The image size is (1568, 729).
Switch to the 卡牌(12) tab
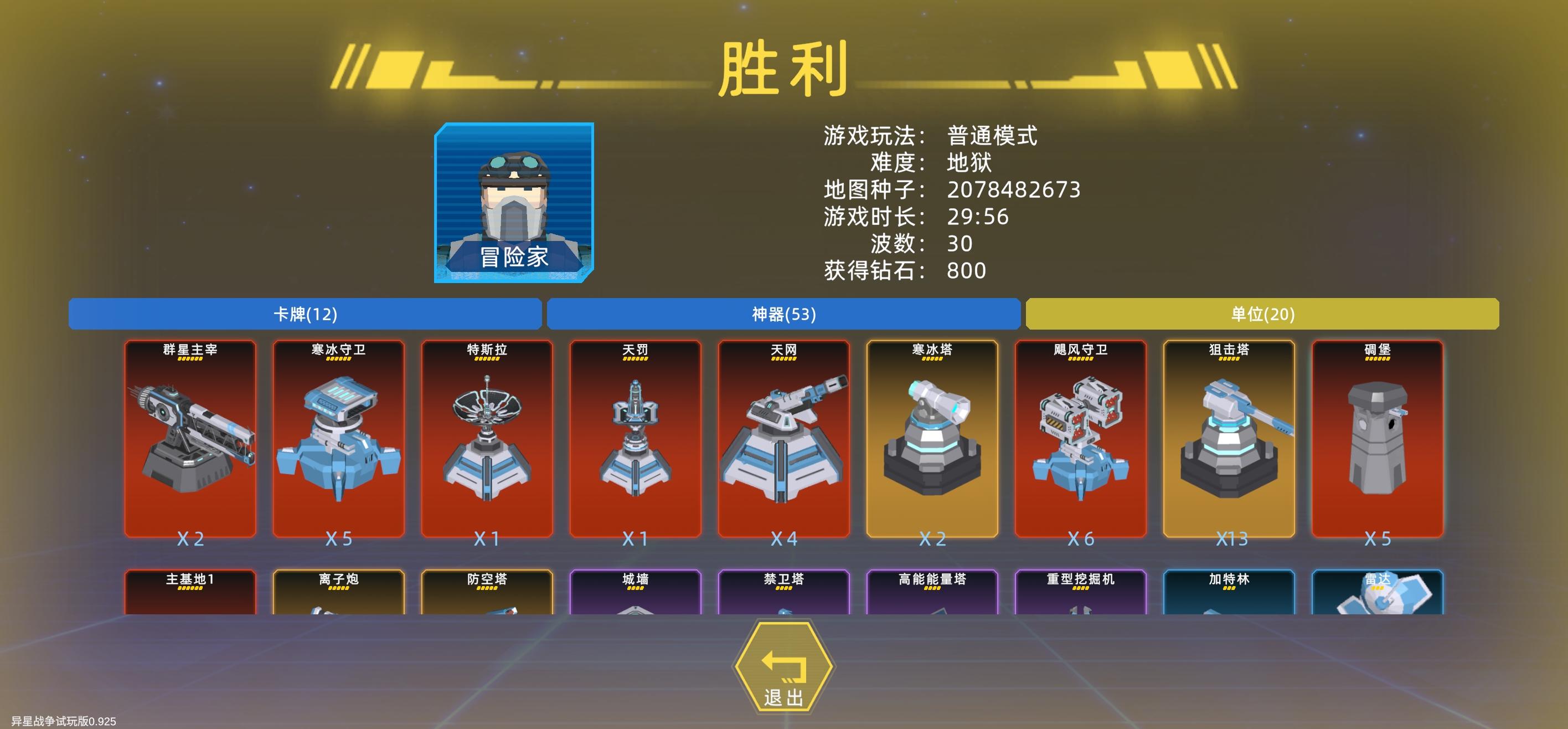coord(305,315)
